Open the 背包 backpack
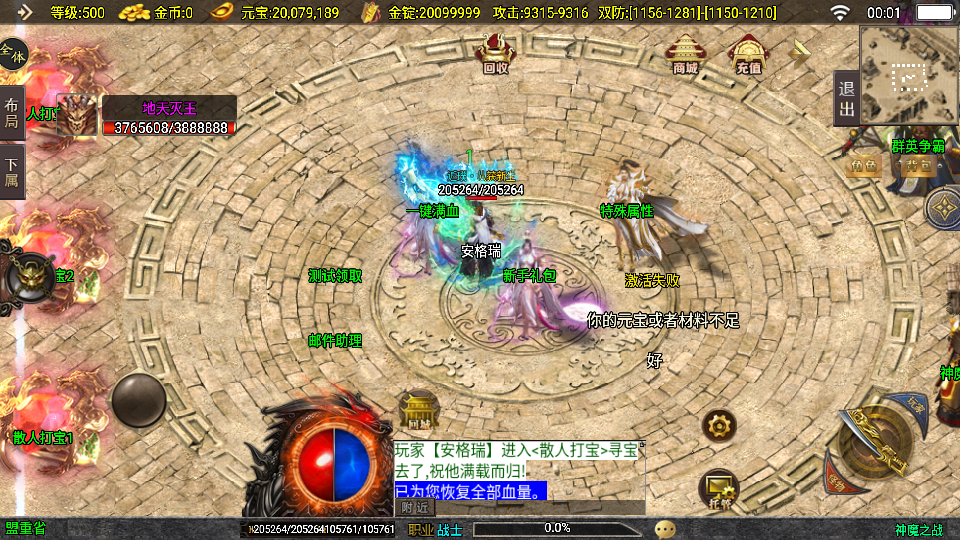The image size is (960, 540). pos(920,166)
